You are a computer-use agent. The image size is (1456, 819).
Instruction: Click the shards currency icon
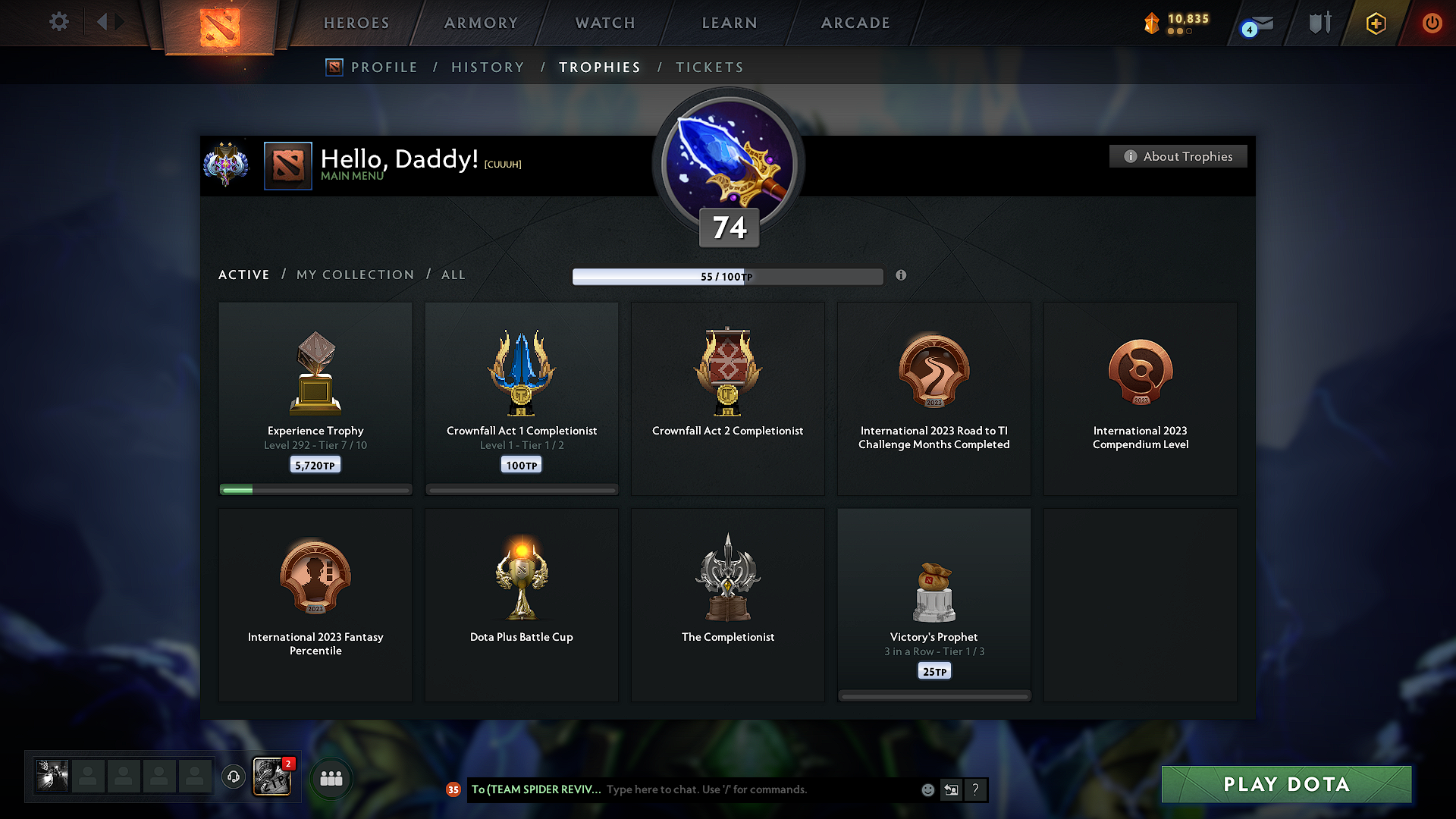tap(1152, 23)
